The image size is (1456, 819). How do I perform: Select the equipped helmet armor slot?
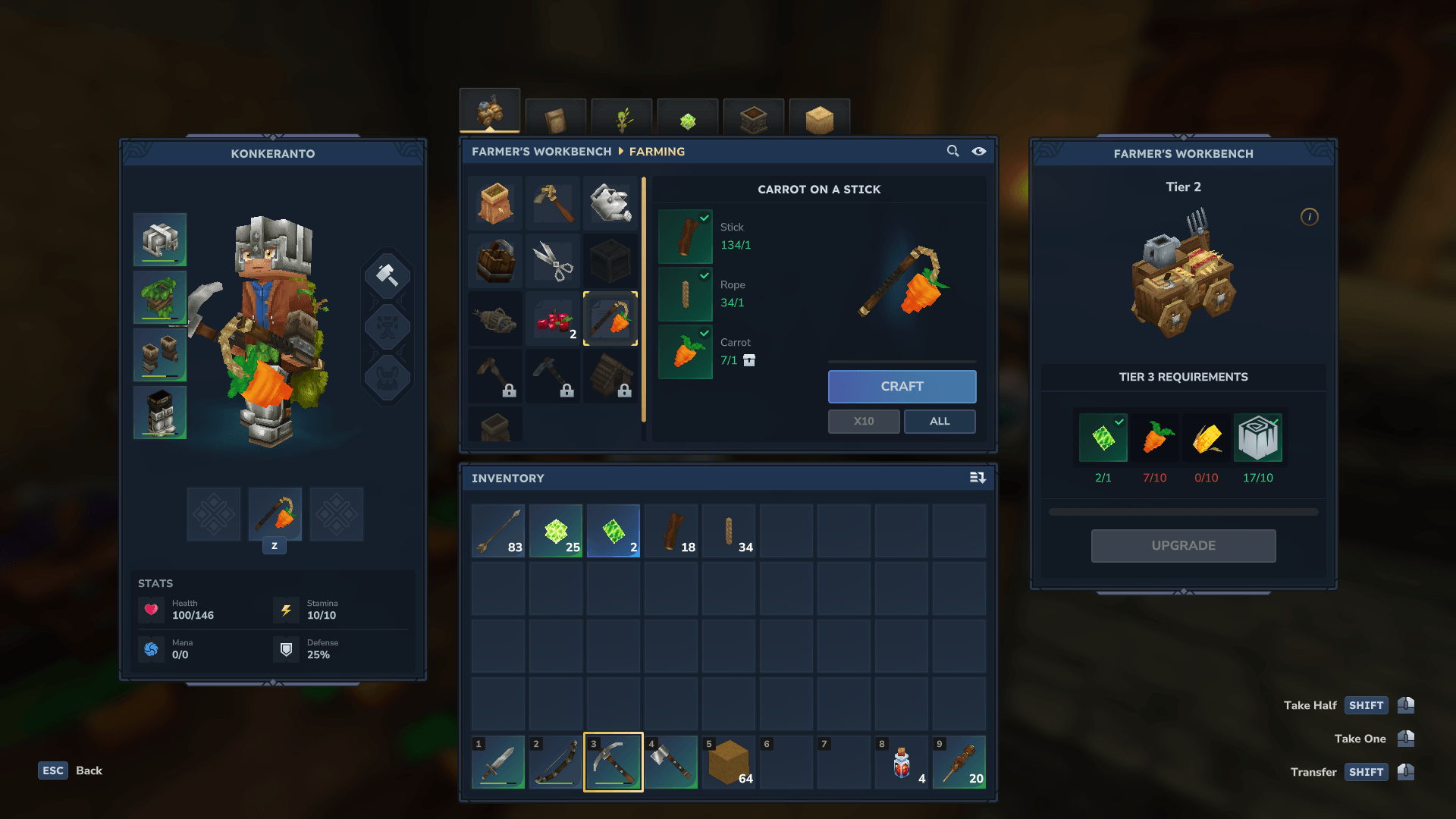(x=160, y=240)
